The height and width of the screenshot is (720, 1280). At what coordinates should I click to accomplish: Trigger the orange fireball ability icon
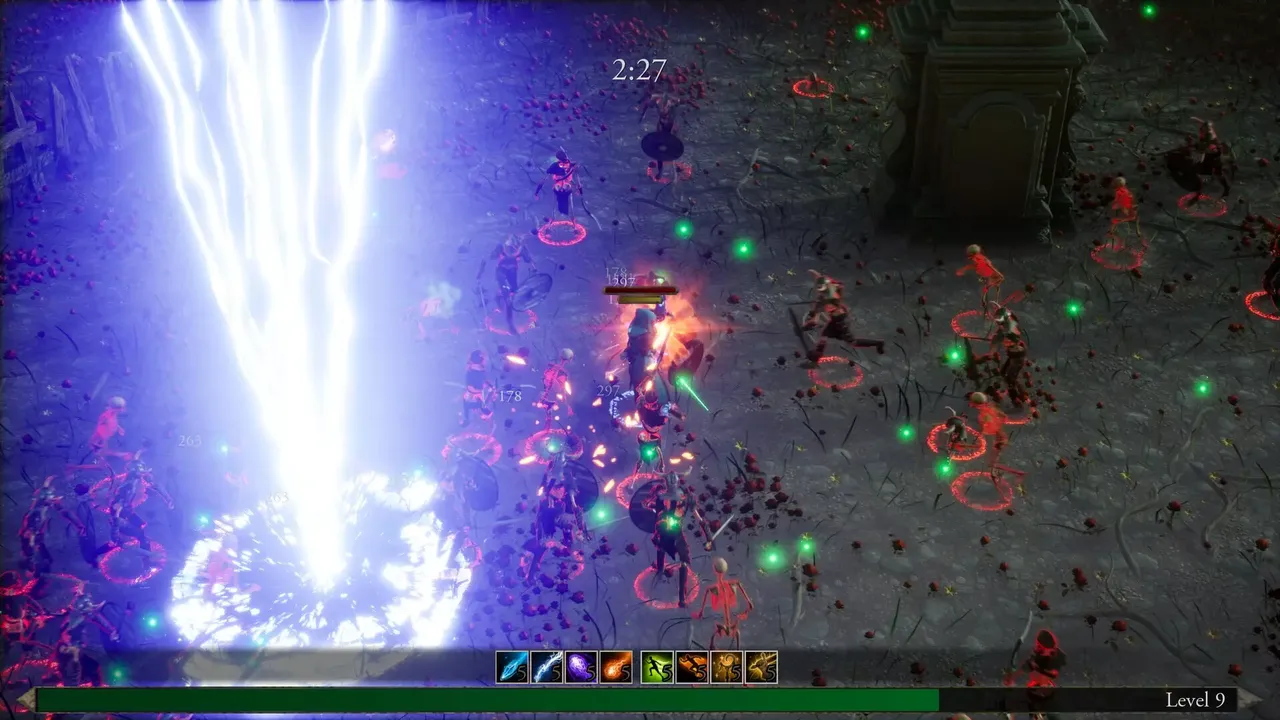(x=615, y=665)
